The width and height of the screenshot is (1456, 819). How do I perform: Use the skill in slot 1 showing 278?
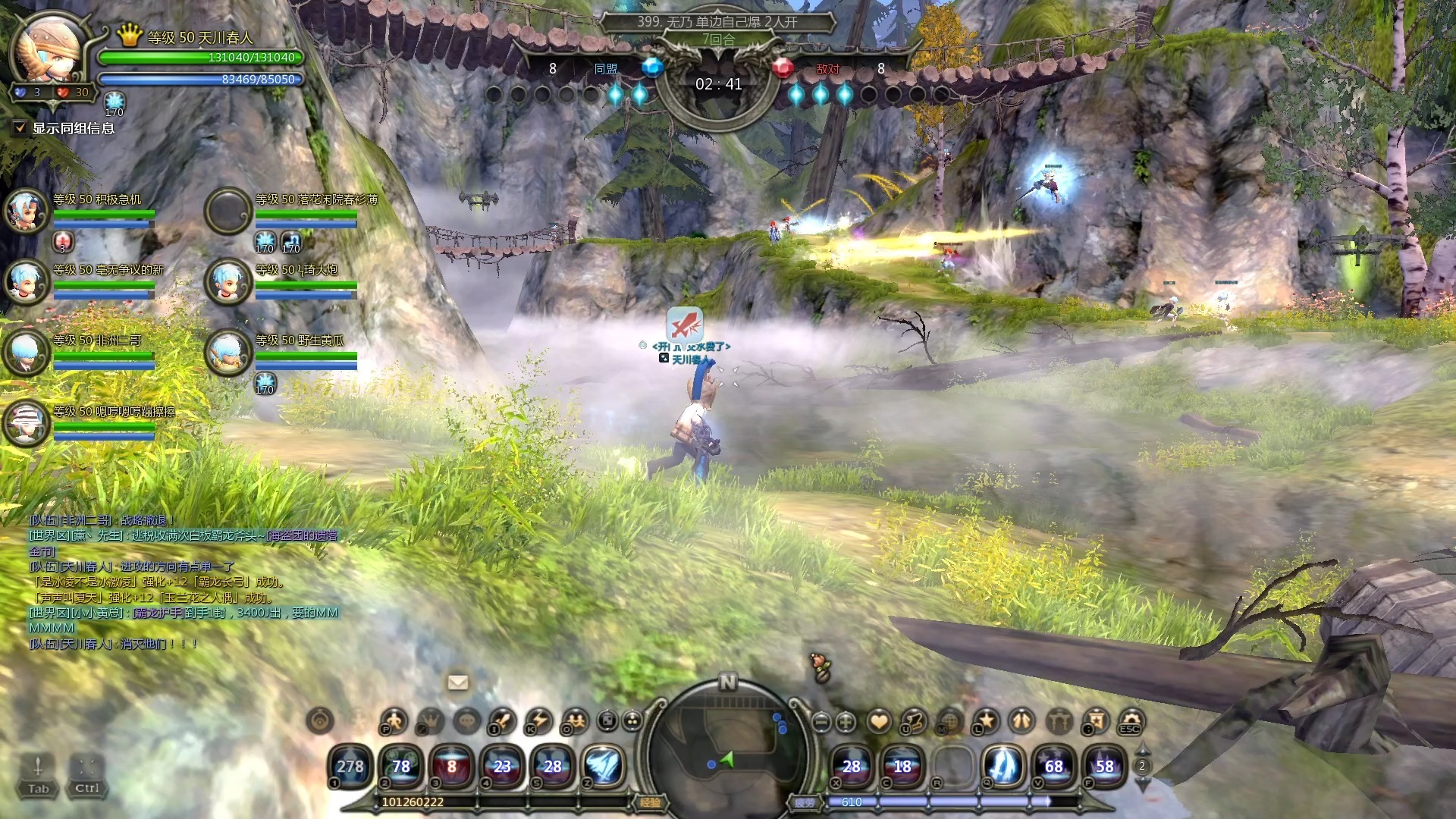coord(350,766)
